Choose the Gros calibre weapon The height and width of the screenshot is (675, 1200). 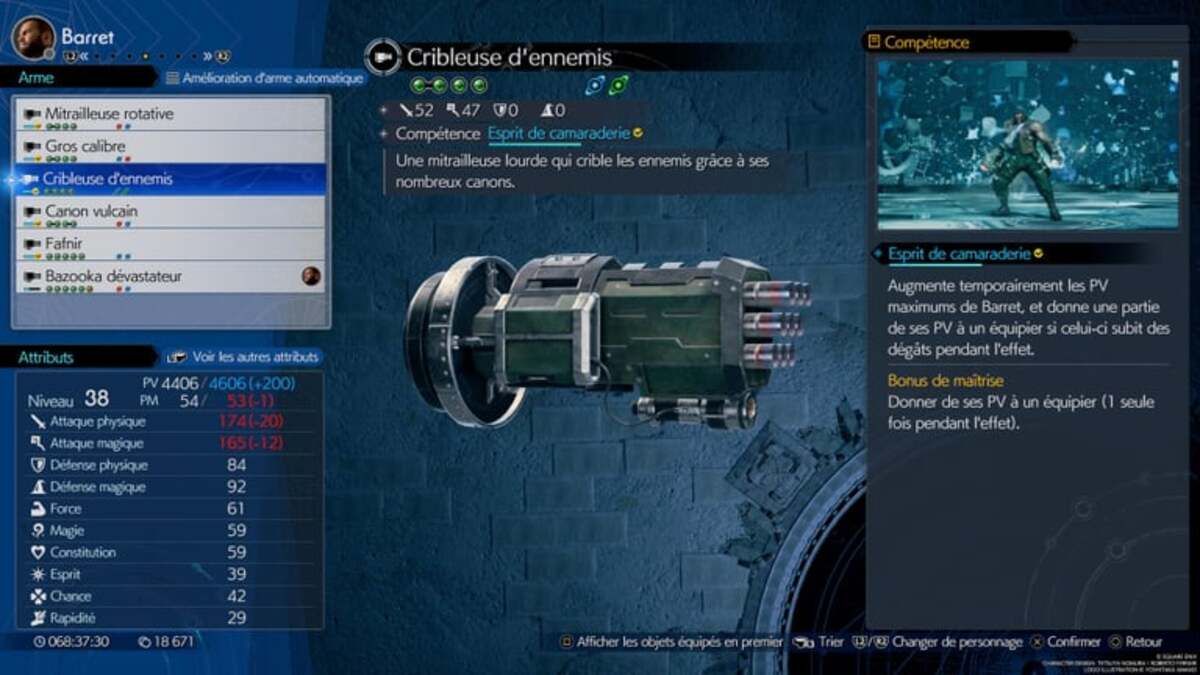click(170, 147)
